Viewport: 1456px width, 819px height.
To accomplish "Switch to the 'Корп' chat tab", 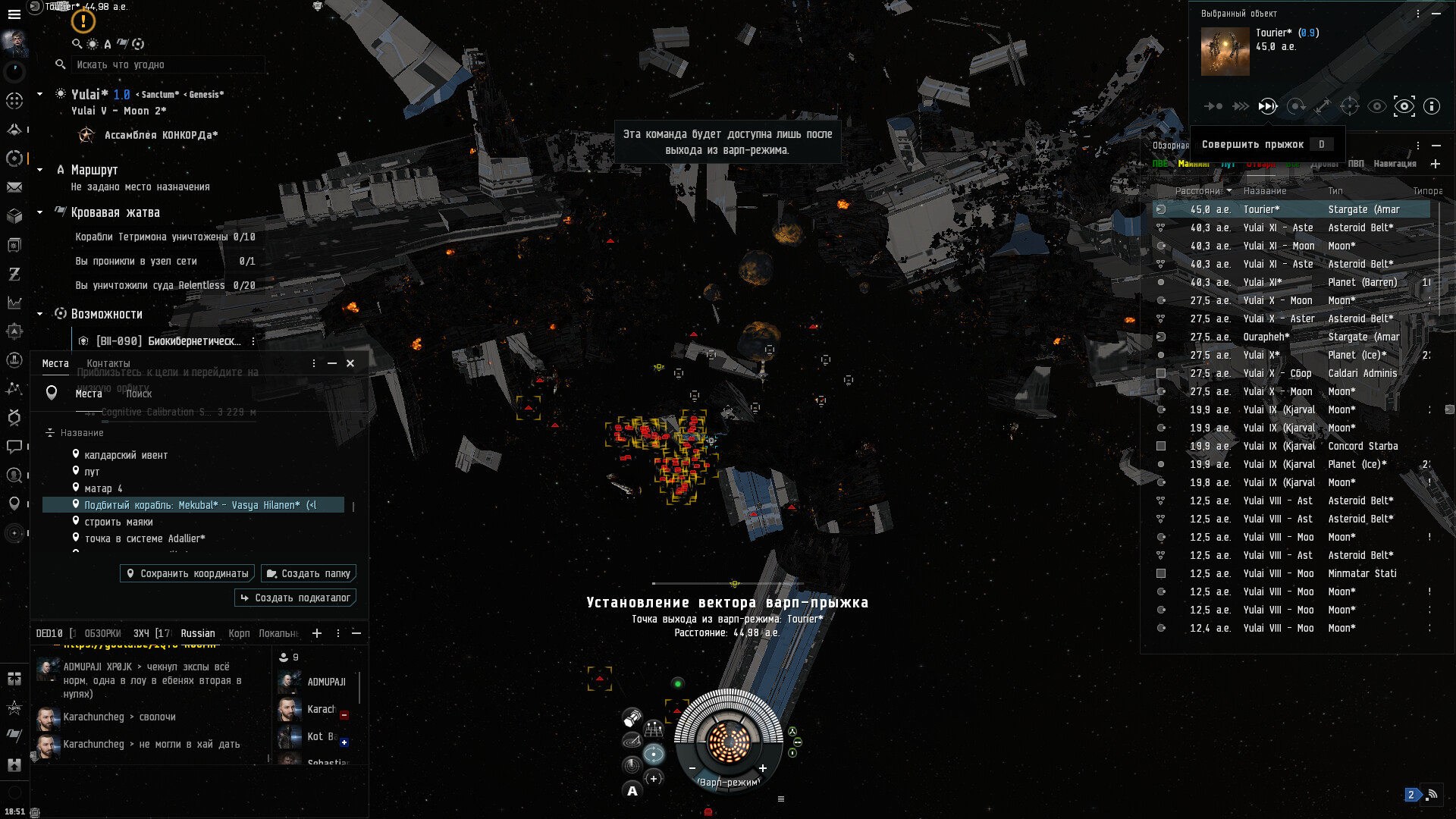I will tap(239, 633).
